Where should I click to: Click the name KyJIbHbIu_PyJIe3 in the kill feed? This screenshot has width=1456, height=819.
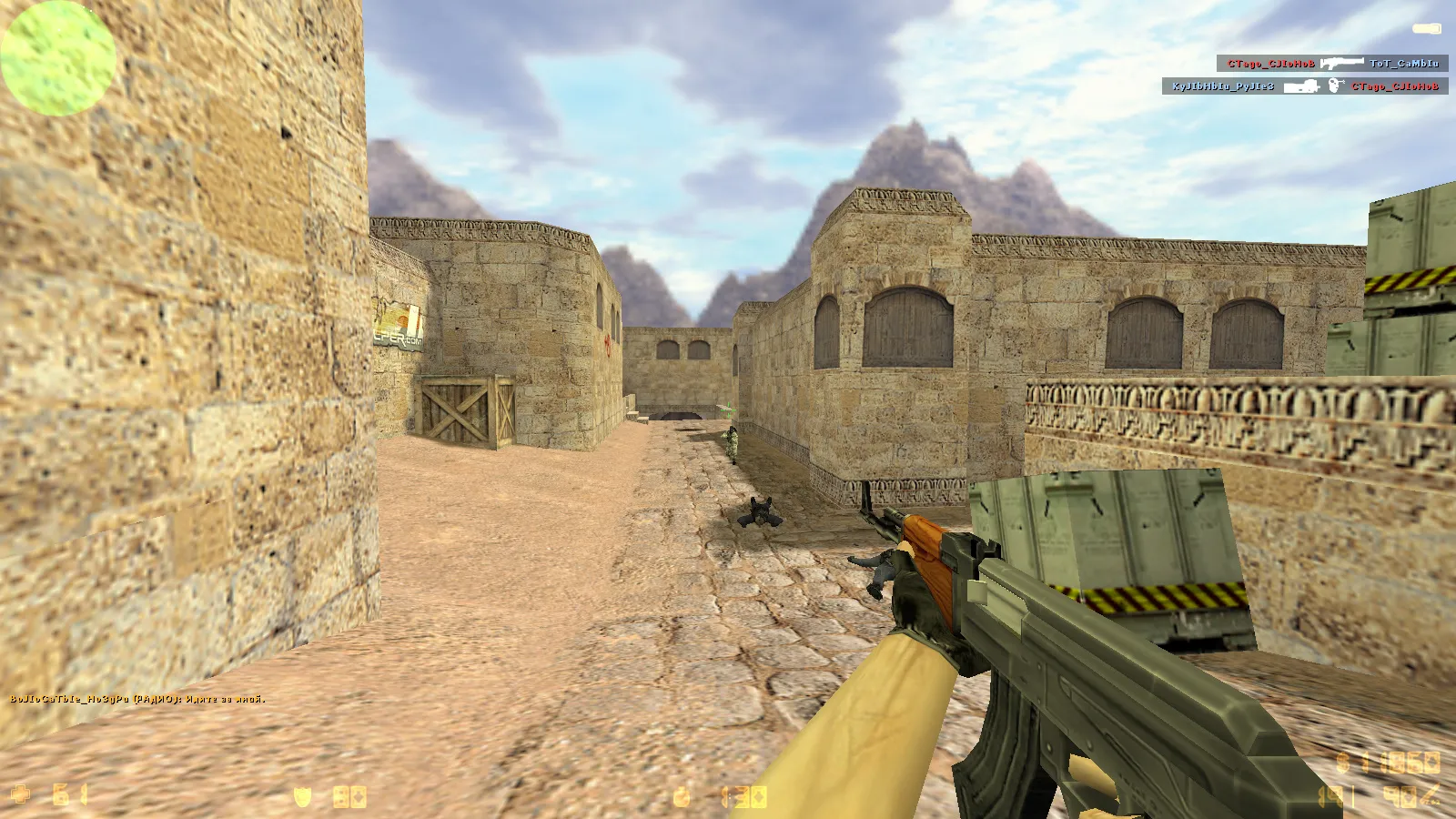tap(1223, 86)
